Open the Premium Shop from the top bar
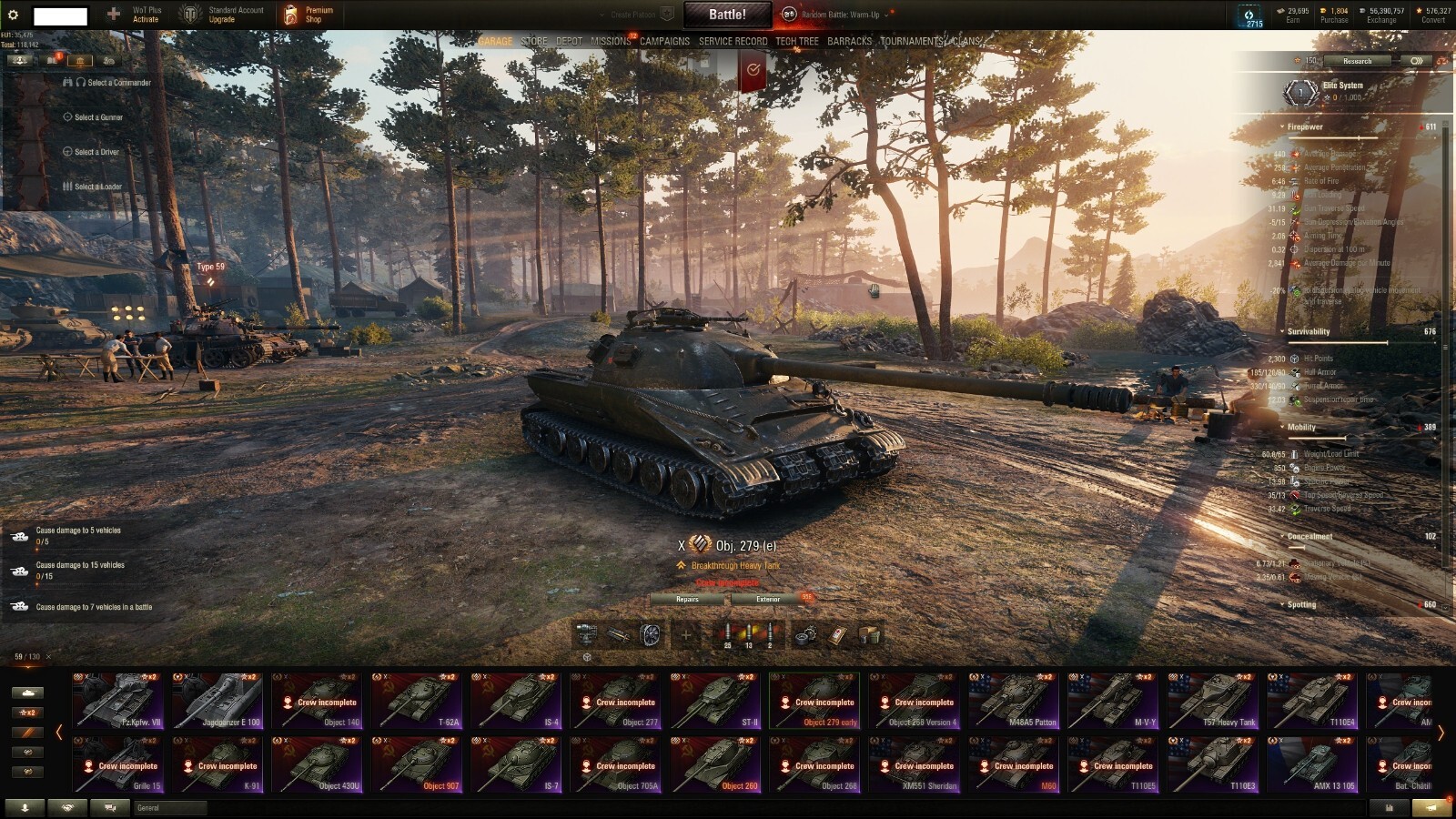The width and height of the screenshot is (1456, 819). coord(309,14)
